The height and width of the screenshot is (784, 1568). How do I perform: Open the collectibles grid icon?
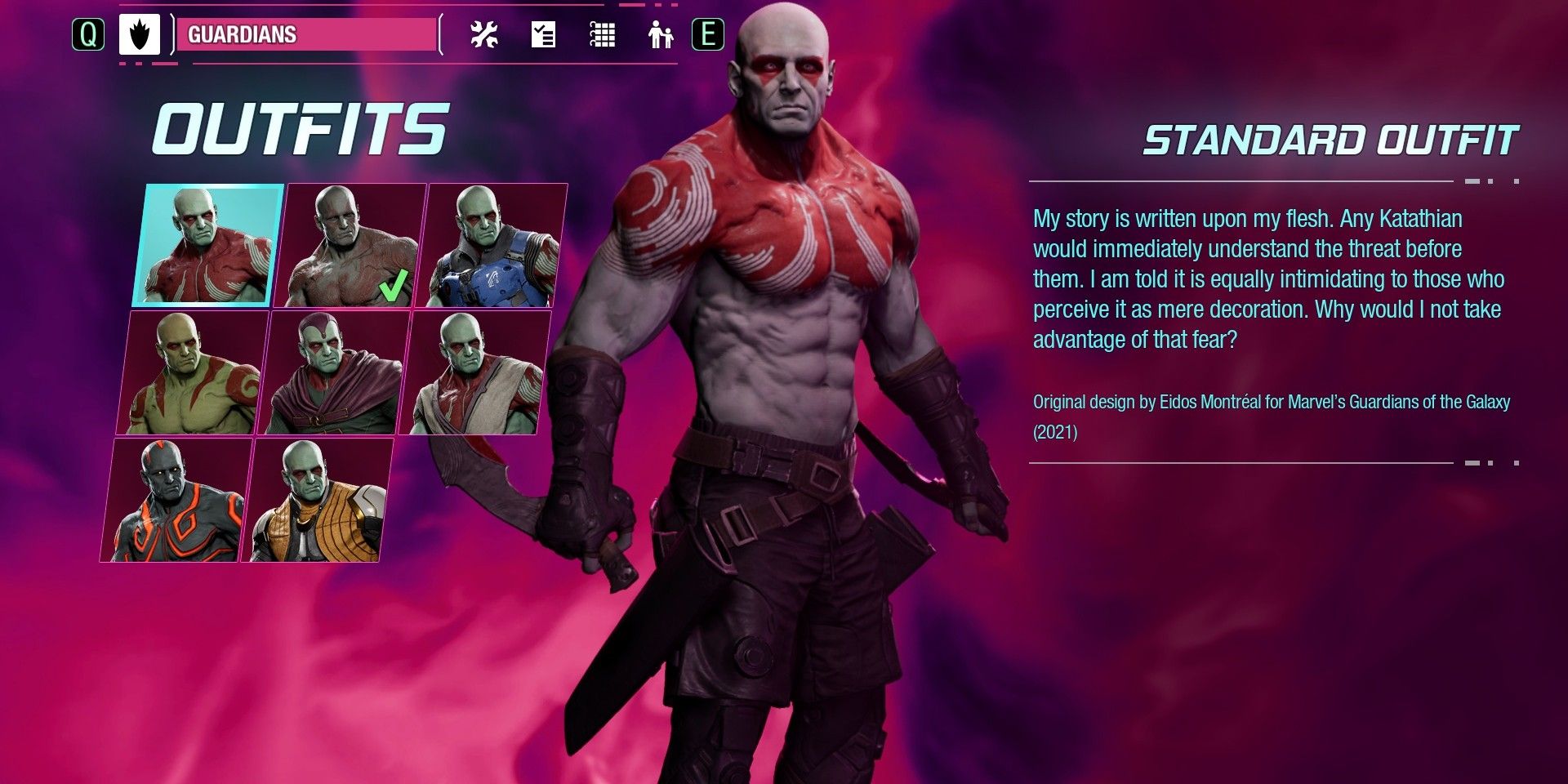pos(602,36)
